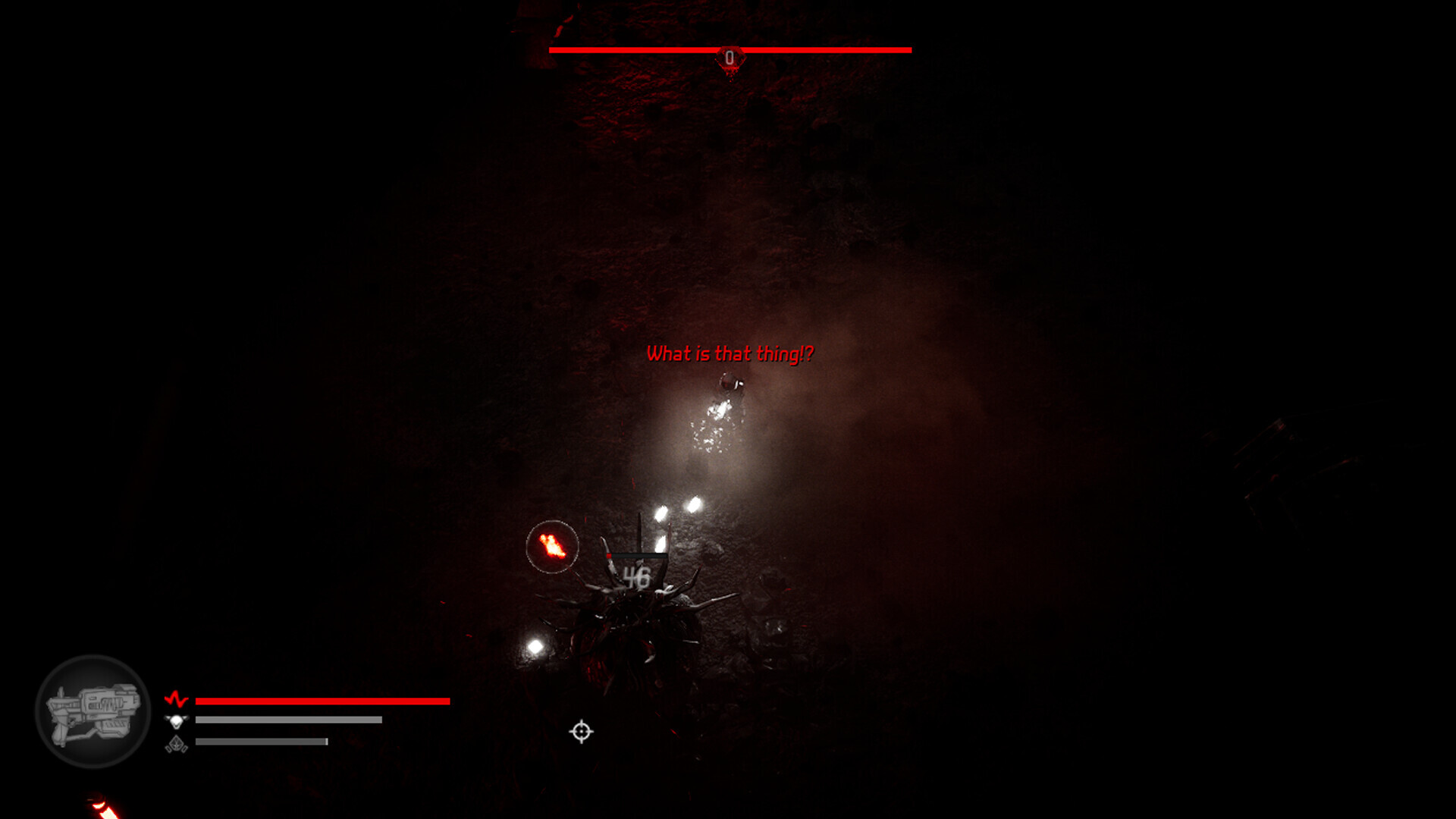Screen dimensions: 1456x819
Task: Click the enemy health number 46
Action: (x=637, y=575)
